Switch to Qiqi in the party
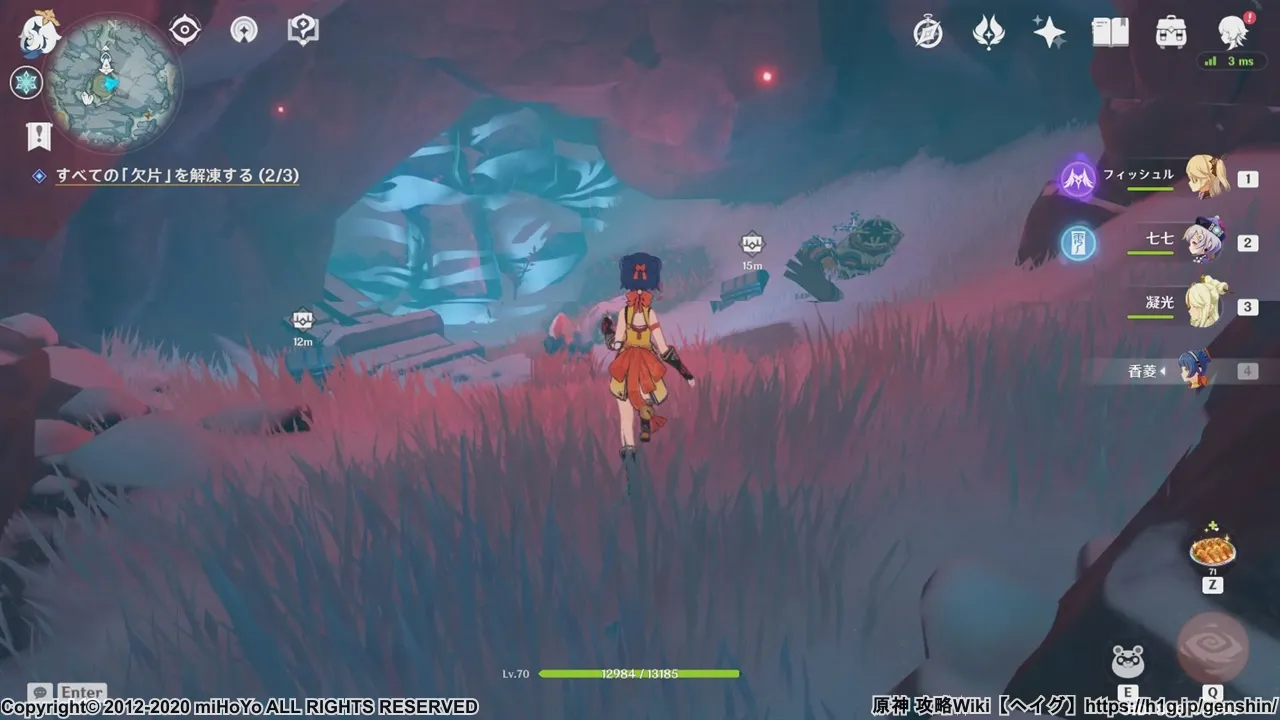 tap(1203, 241)
